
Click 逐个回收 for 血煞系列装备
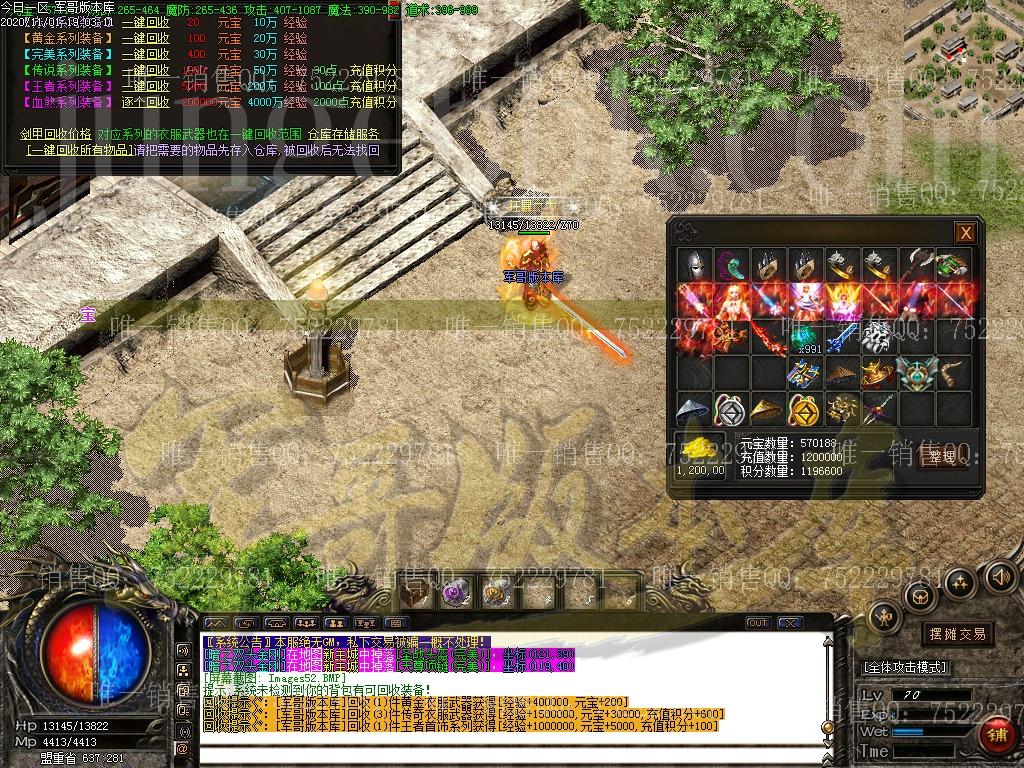(145, 102)
